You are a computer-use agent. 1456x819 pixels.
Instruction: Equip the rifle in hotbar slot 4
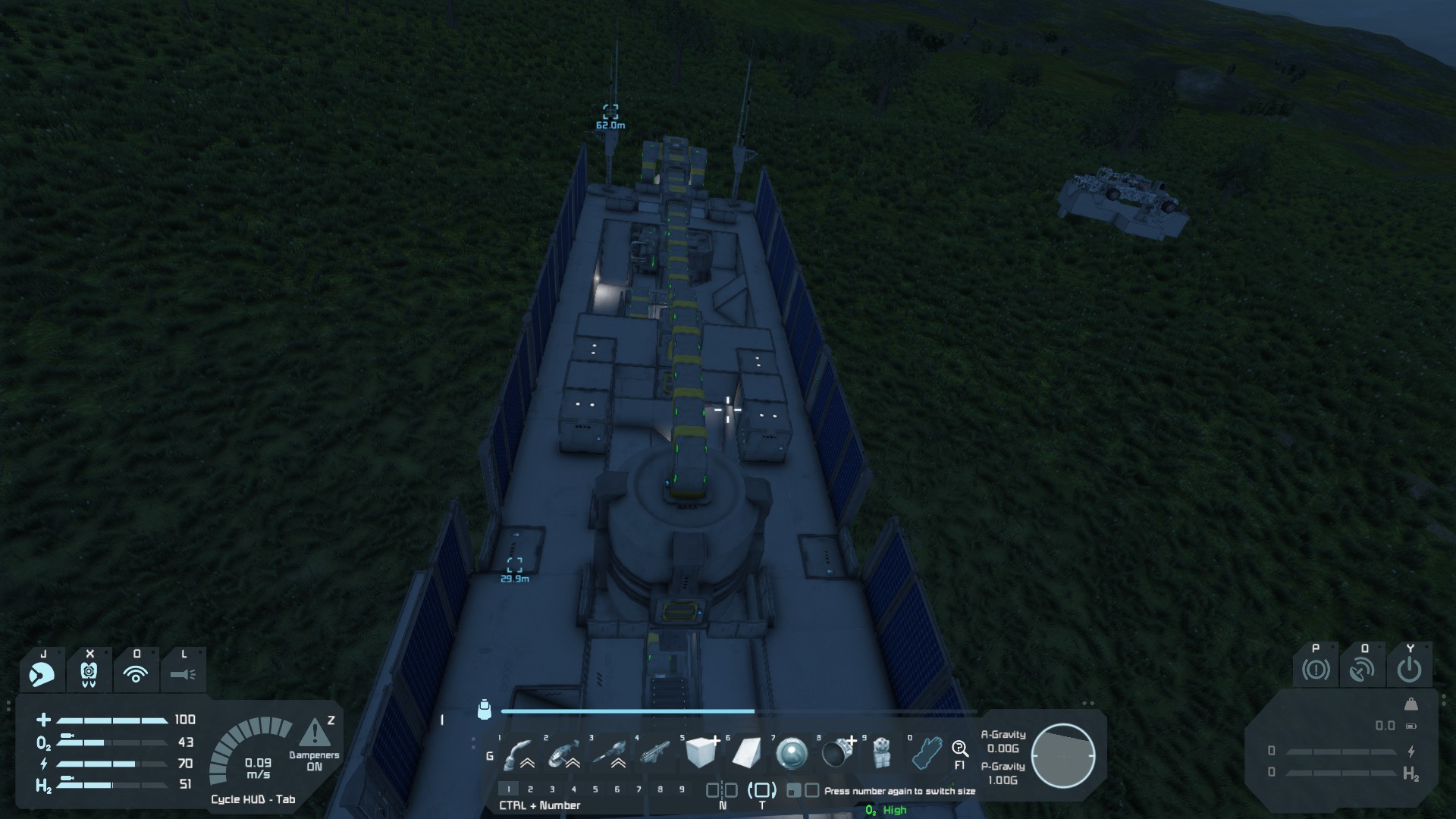655,753
